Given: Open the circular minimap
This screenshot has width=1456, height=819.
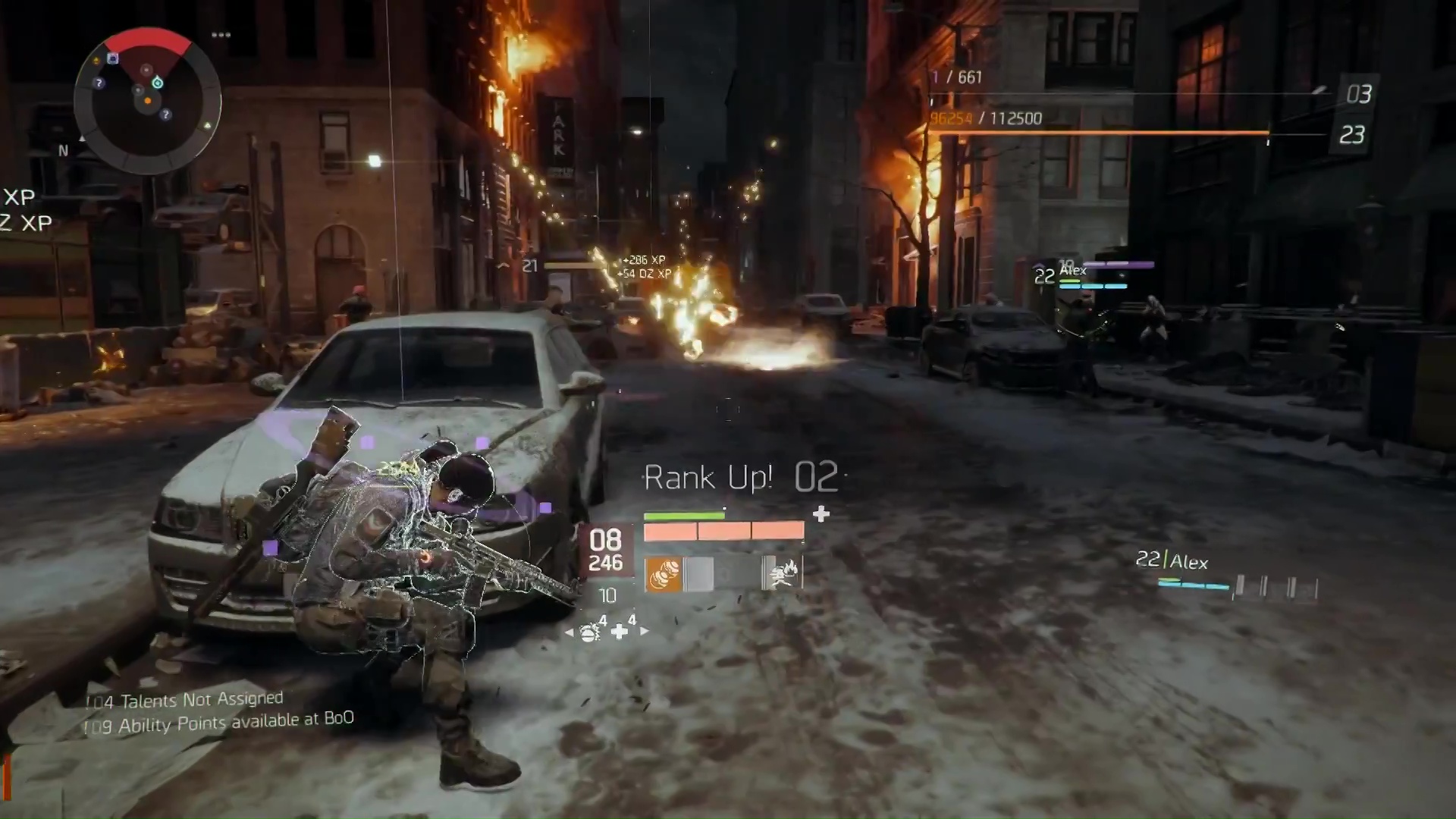Looking at the screenshot, I should click(147, 101).
